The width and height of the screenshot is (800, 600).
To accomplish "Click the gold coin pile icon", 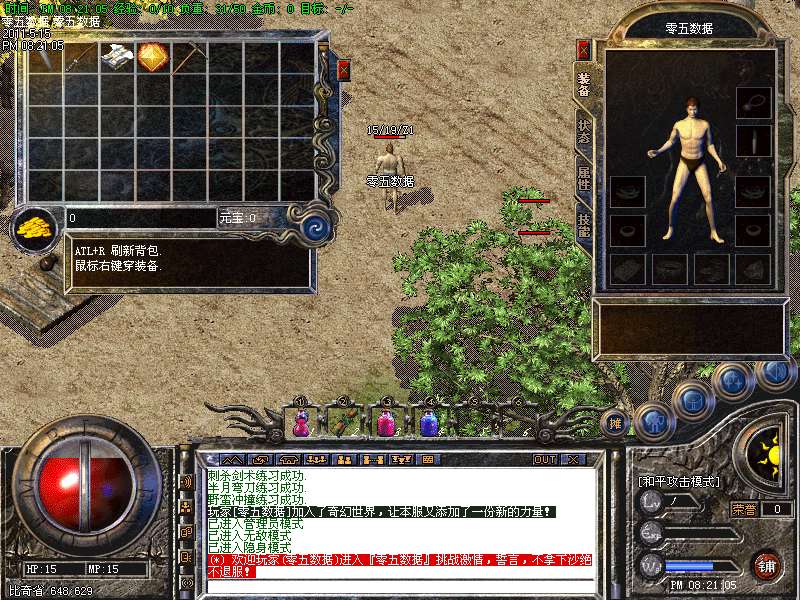I will (36, 226).
